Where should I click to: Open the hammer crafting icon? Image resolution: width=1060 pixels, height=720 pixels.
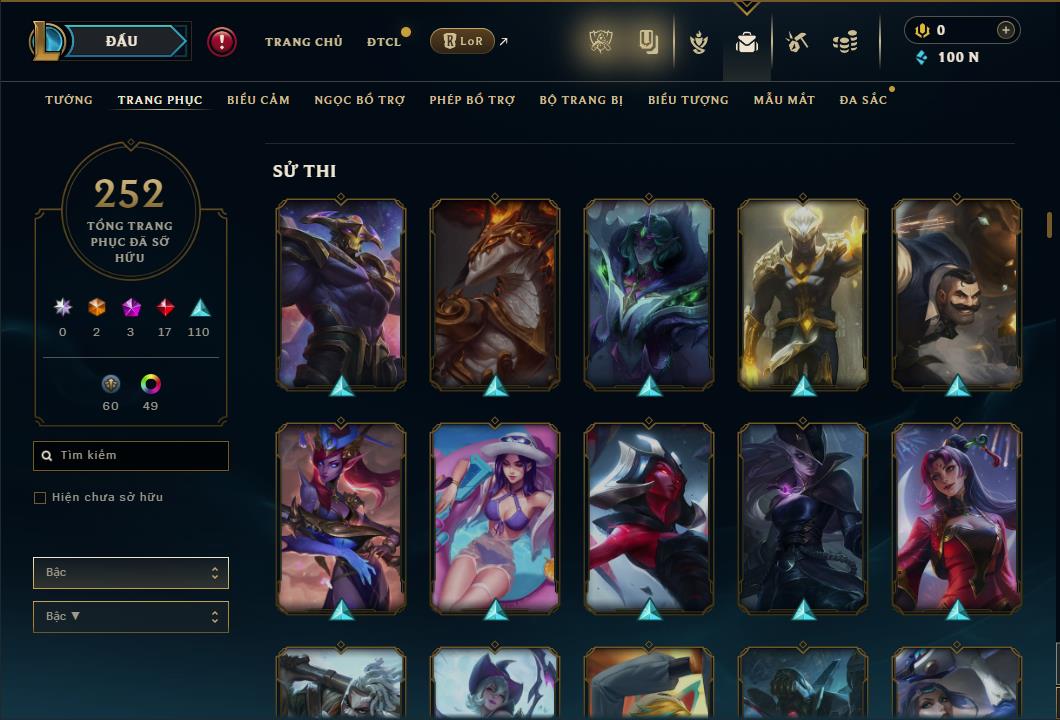click(x=796, y=42)
